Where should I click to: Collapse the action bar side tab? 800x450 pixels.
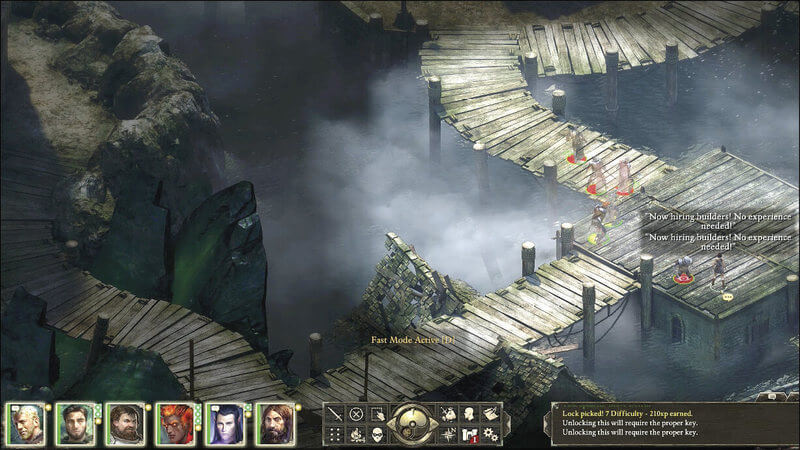[x=507, y=424]
